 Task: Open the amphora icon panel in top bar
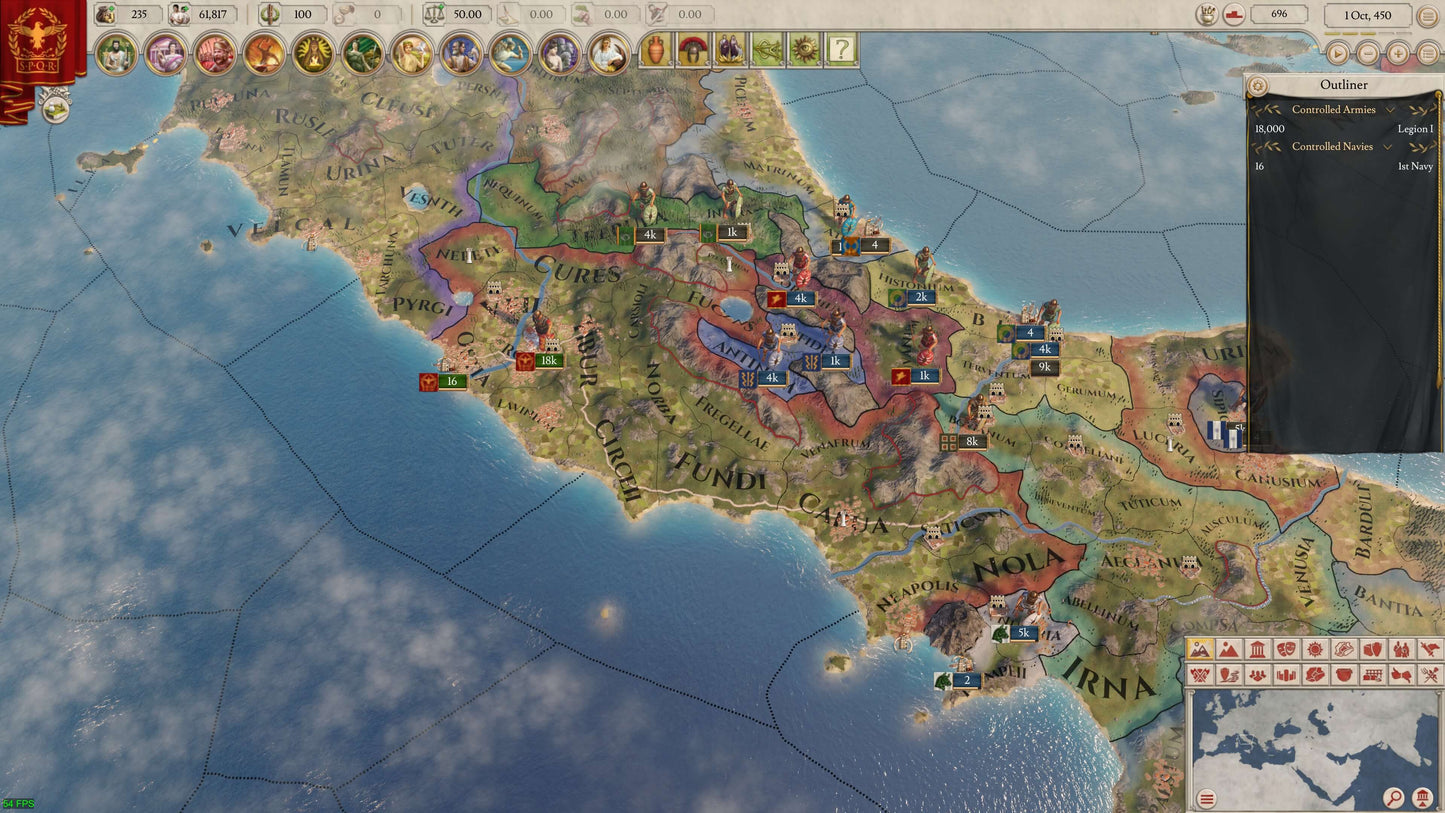655,50
